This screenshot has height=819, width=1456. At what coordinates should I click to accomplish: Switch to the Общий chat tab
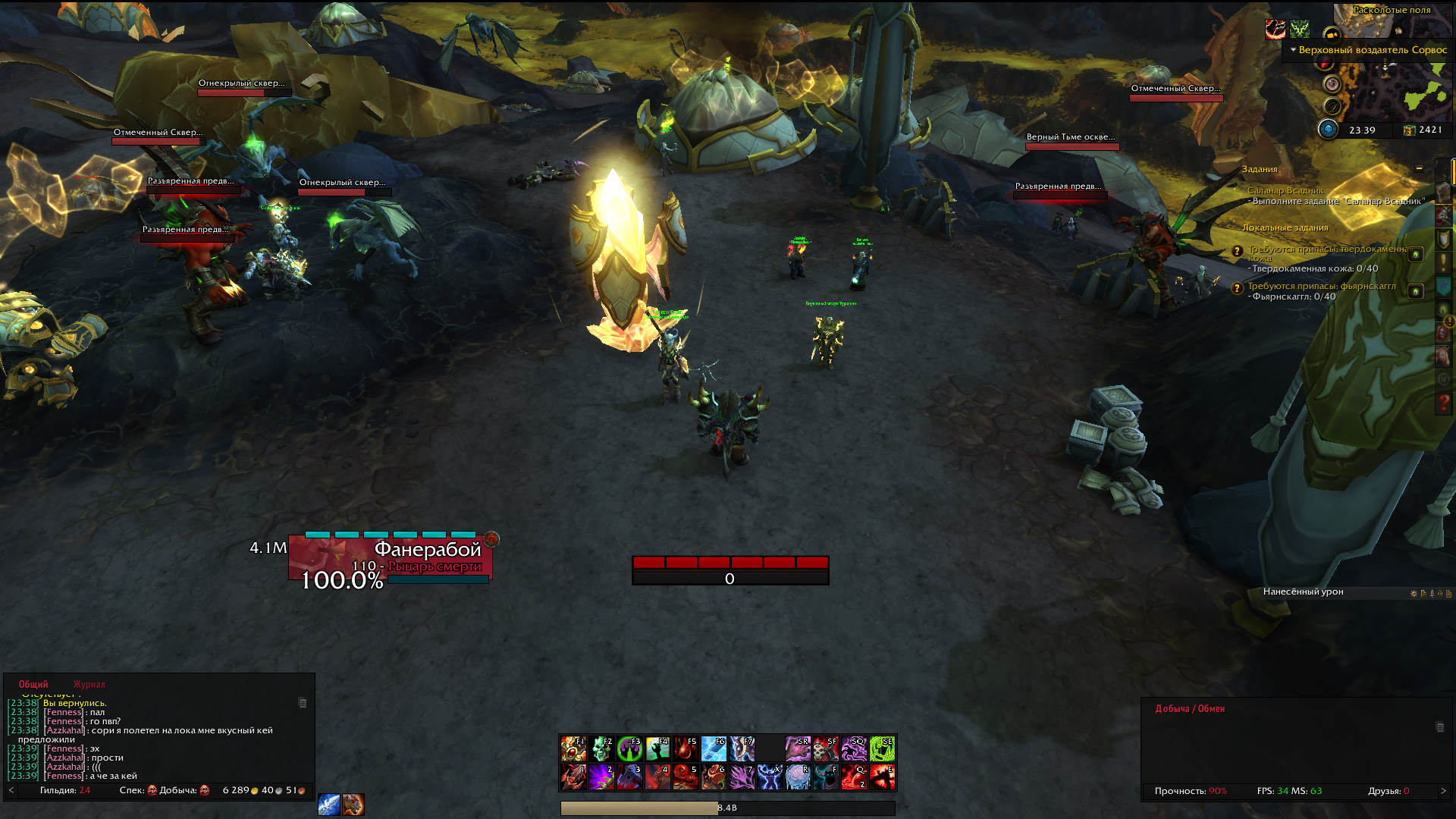(33, 684)
